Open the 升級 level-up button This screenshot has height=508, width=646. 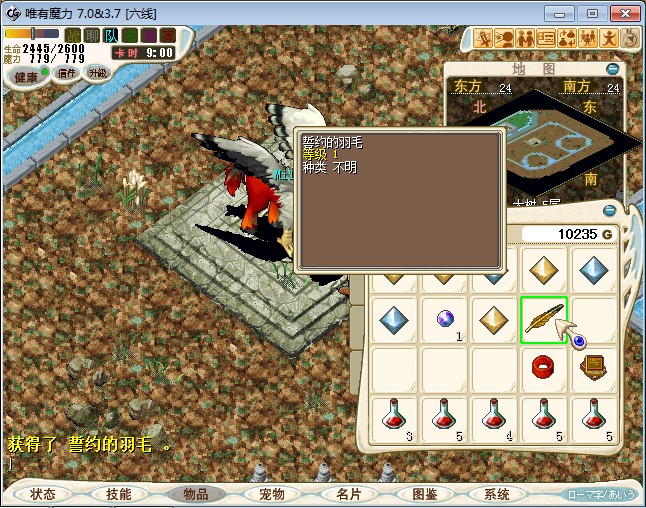click(98, 73)
